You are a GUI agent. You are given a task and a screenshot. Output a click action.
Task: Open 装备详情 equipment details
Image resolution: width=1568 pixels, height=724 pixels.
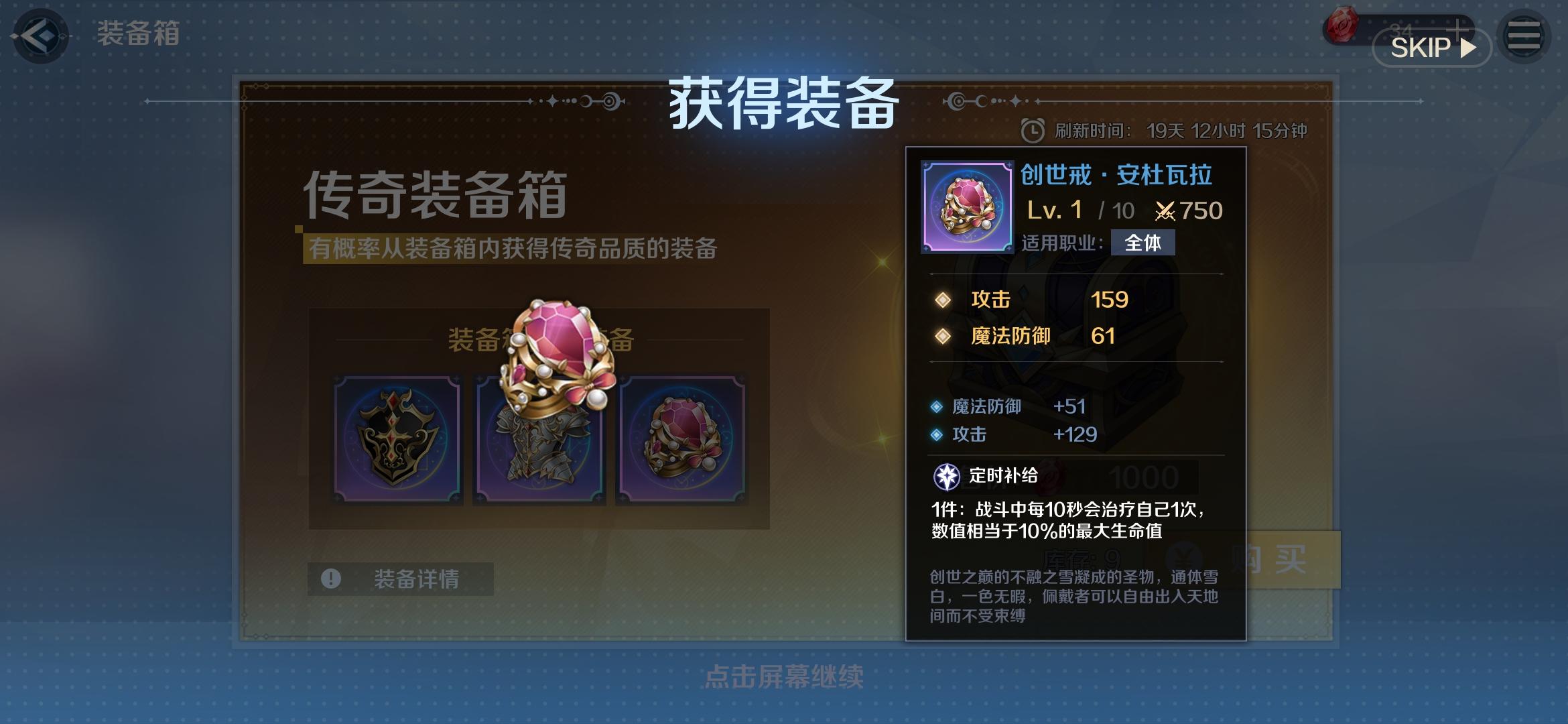[x=400, y=578]
